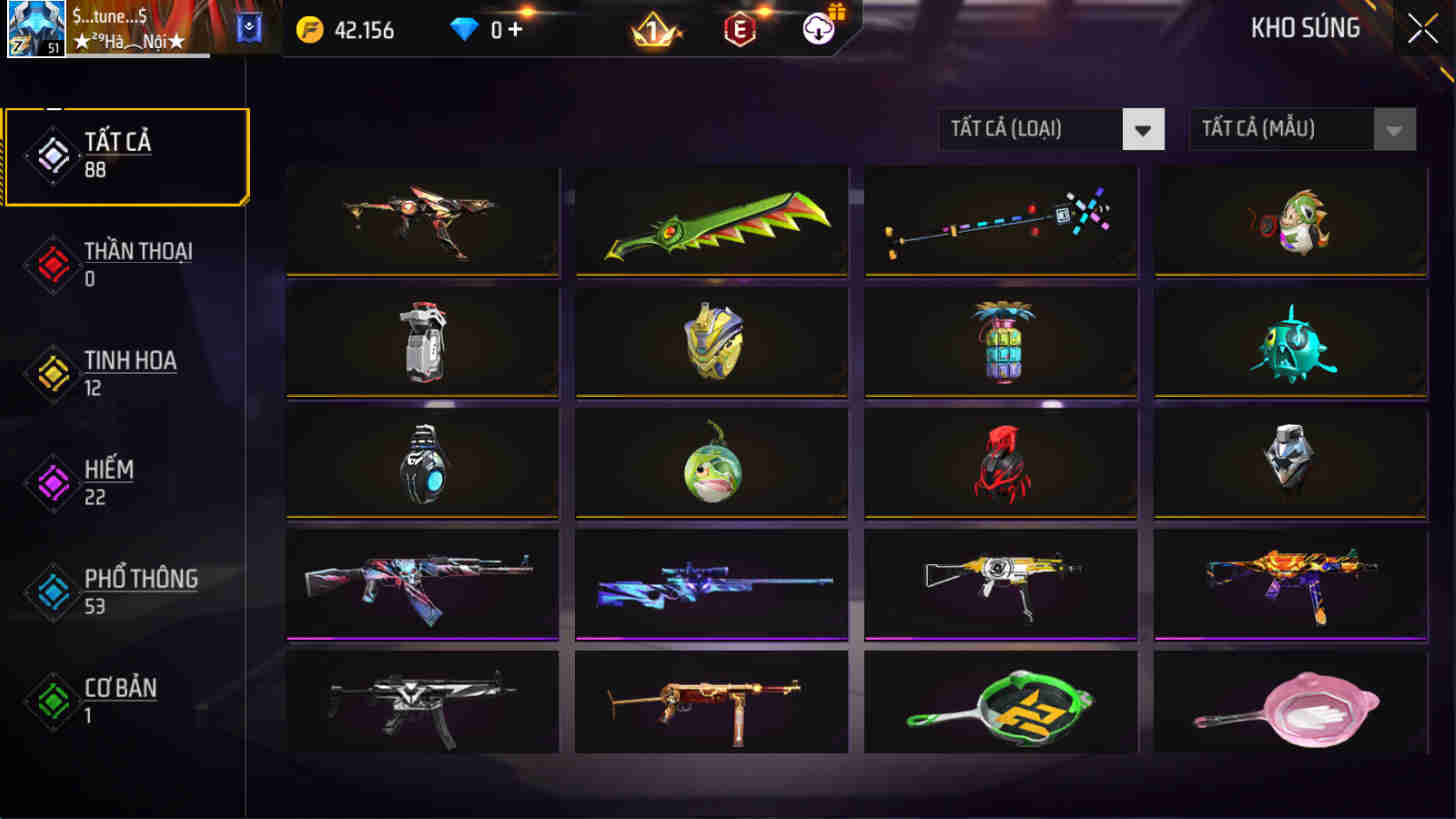Click the red E badge icon
Screen dimensions: 1456x819
coord(740,30)
